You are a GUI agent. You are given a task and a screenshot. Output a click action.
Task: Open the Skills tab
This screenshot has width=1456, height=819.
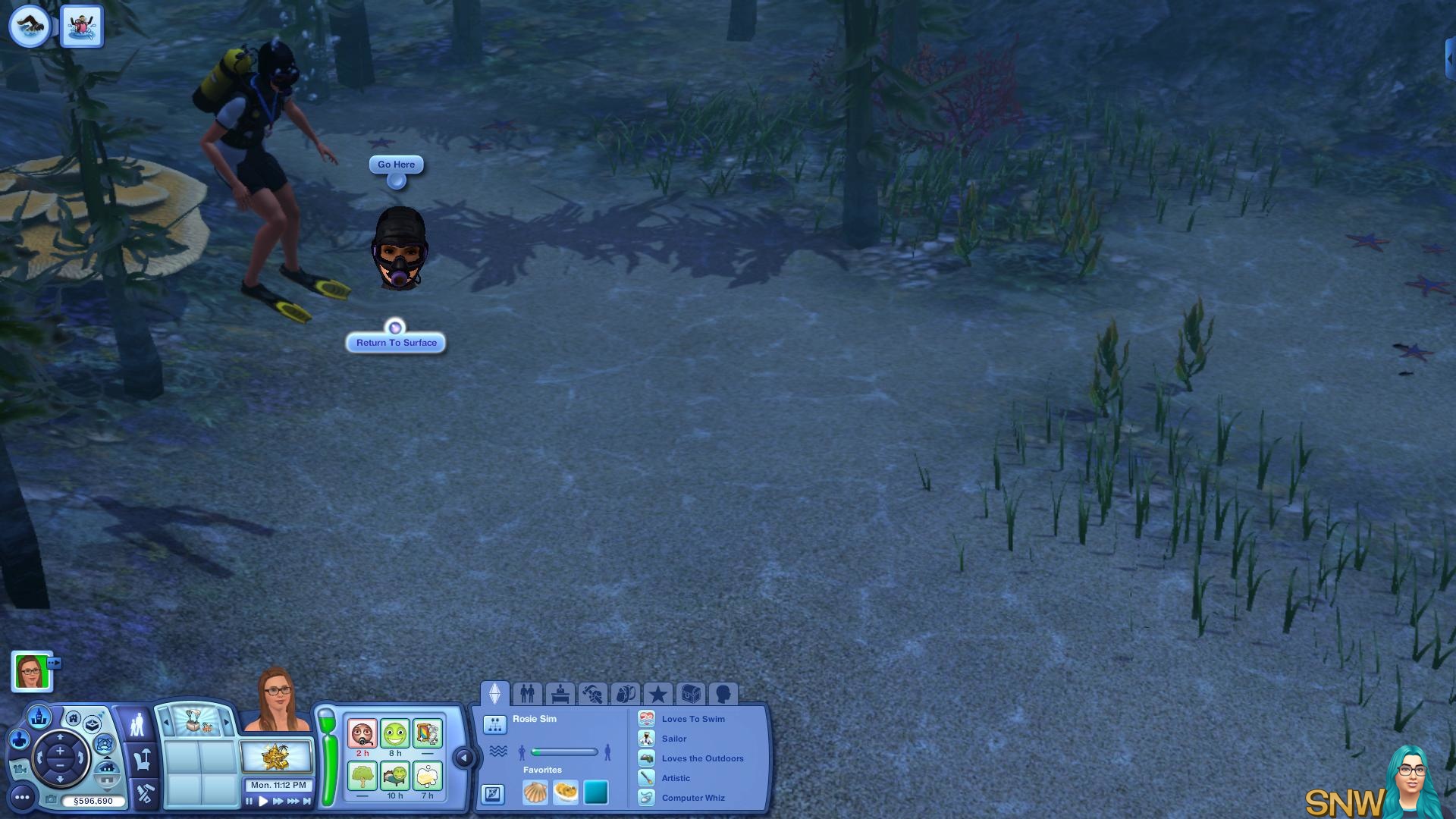tap(592, 694)
